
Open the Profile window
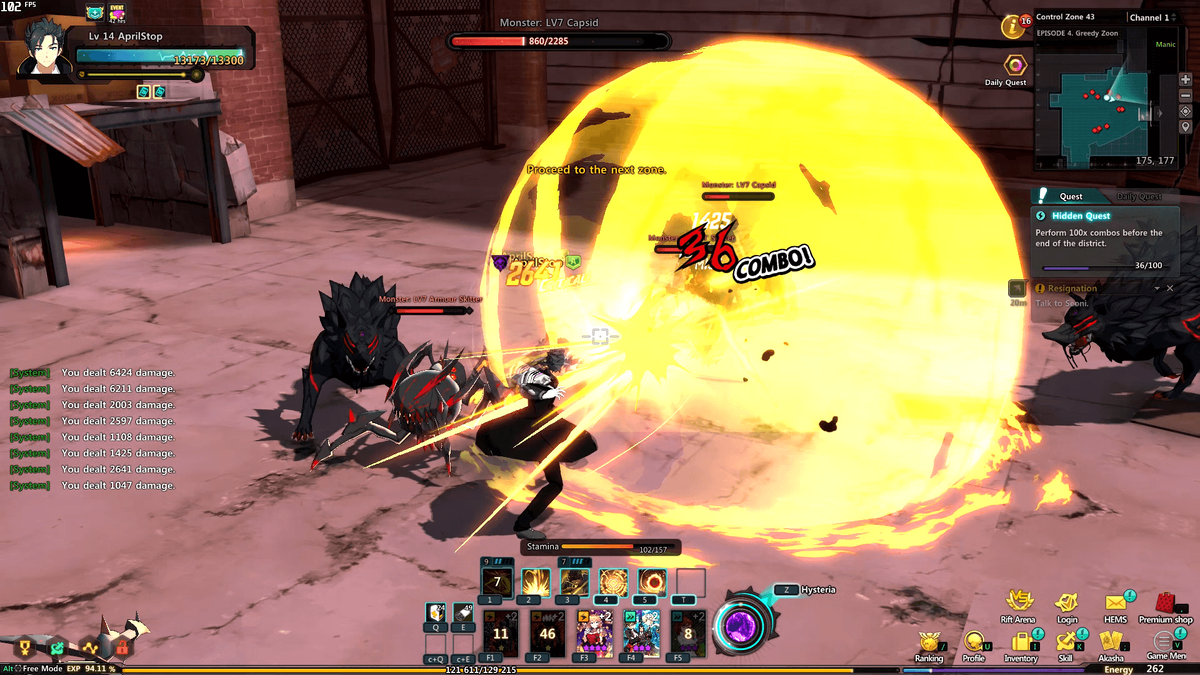tap(973, 642)
